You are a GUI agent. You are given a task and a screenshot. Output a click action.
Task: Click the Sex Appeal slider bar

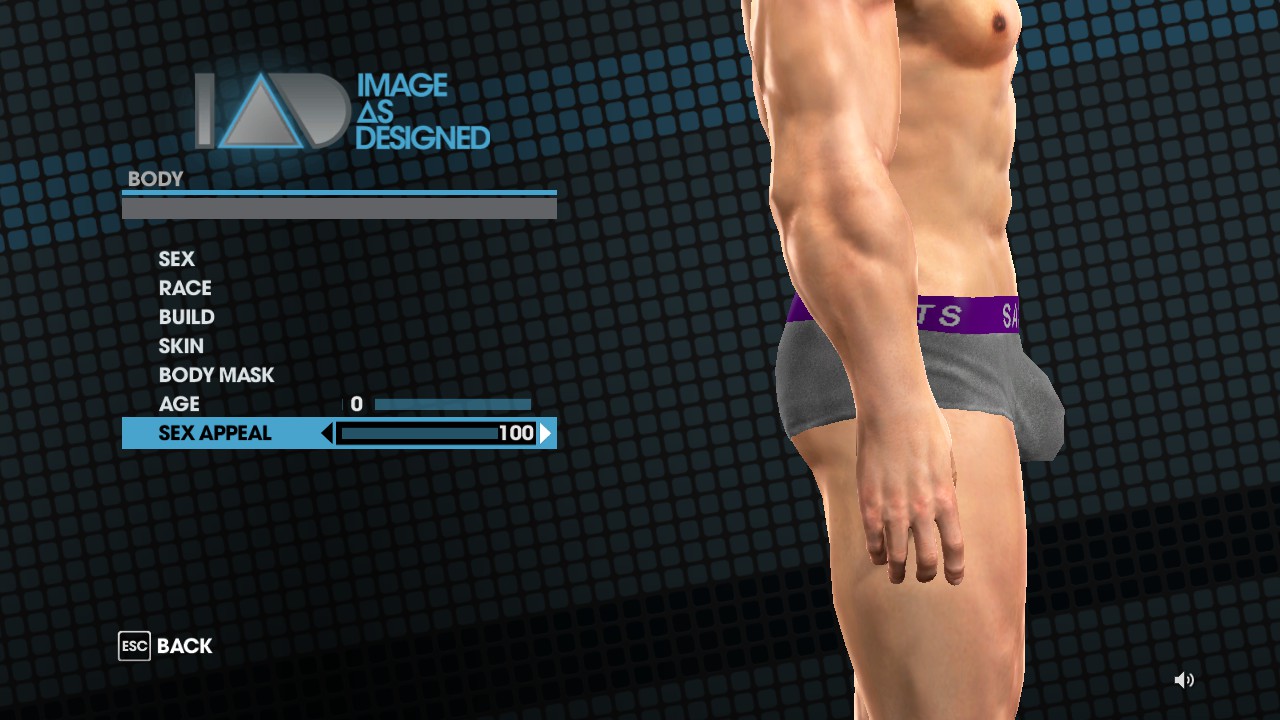coord(420,433)
